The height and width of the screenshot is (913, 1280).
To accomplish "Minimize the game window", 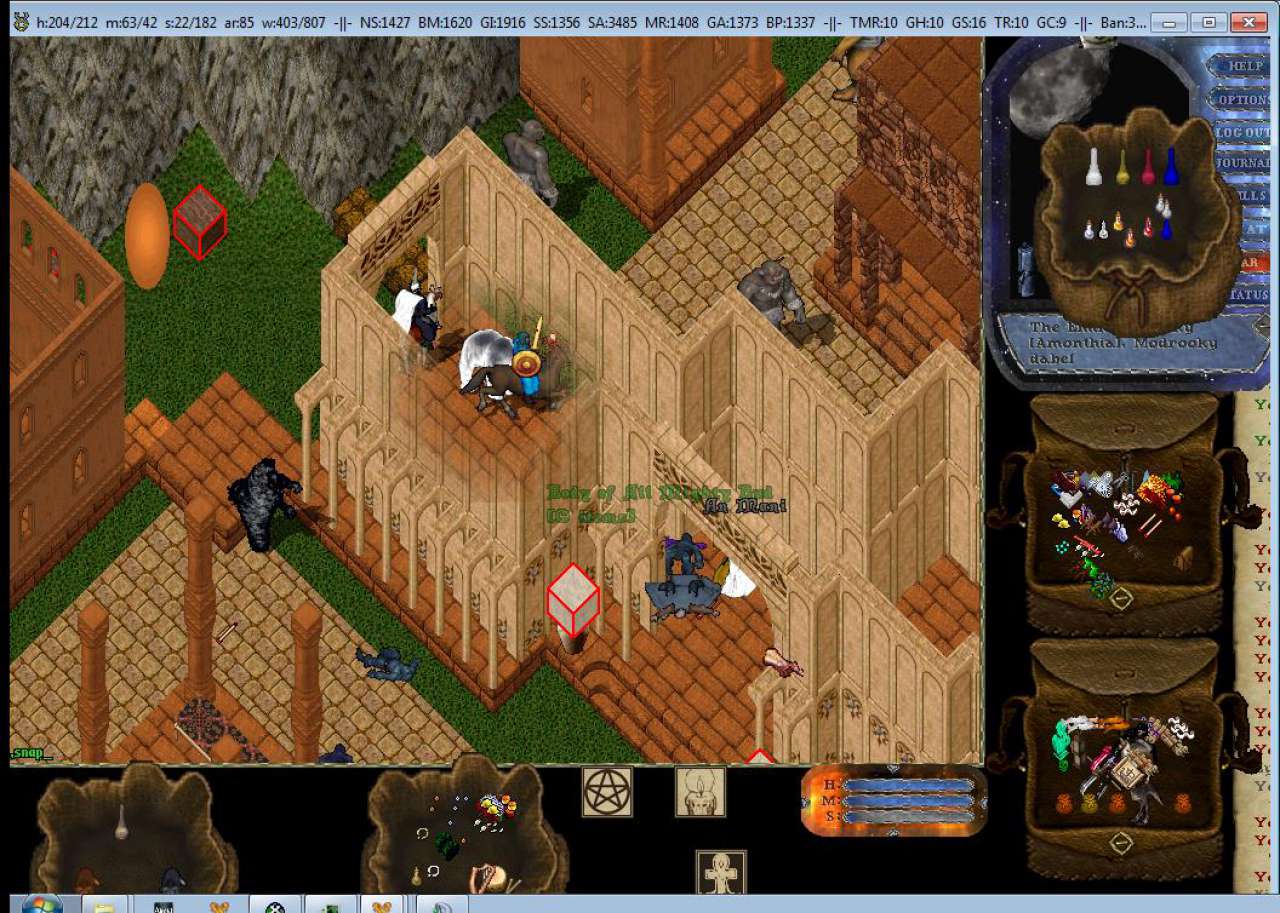I will click(1170, 21).
